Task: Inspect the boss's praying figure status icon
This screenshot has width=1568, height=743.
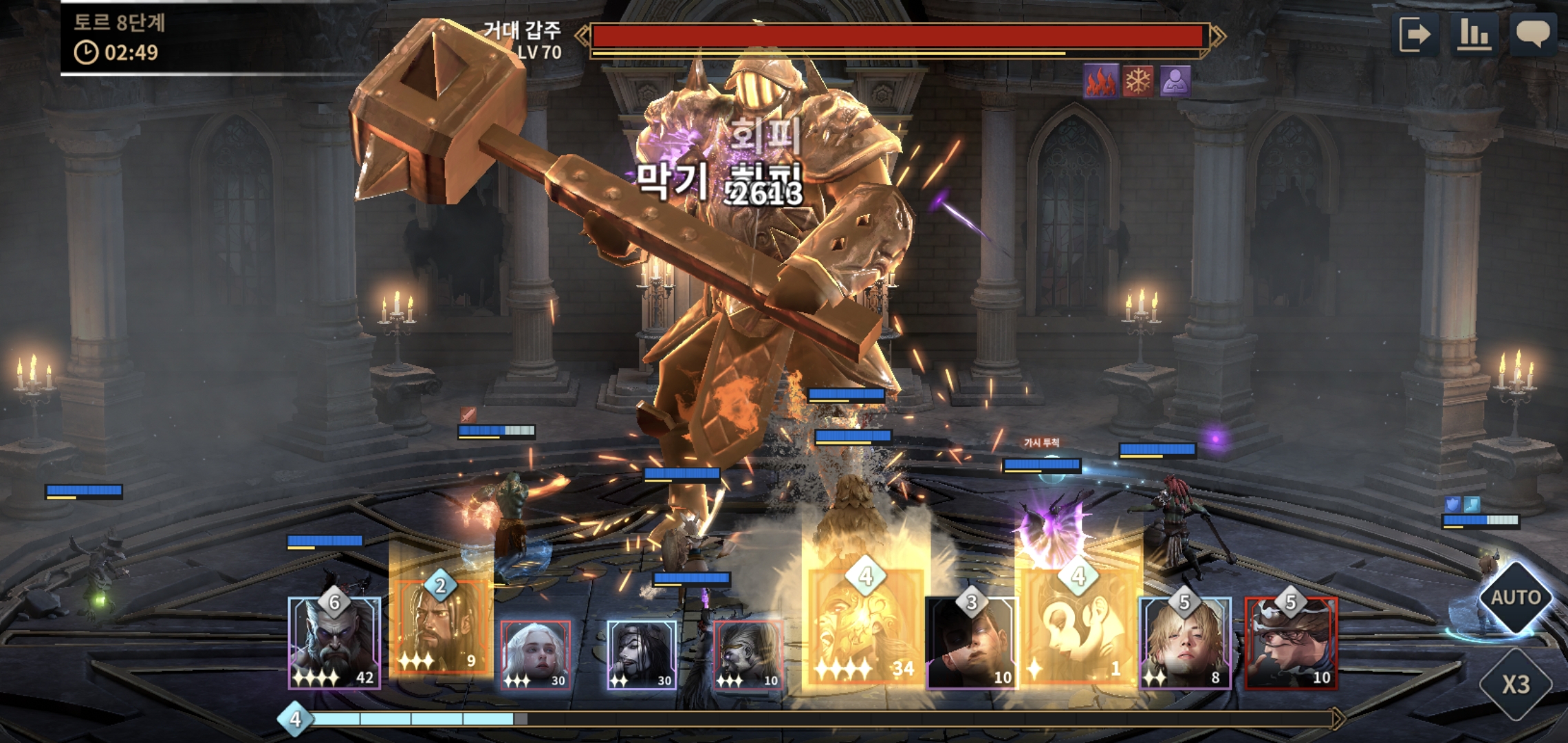Action: pos(1175,81)
